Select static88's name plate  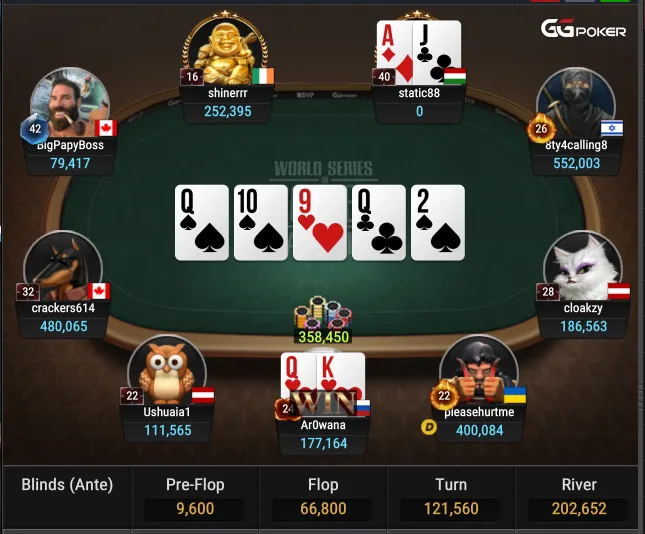[420, 102]
